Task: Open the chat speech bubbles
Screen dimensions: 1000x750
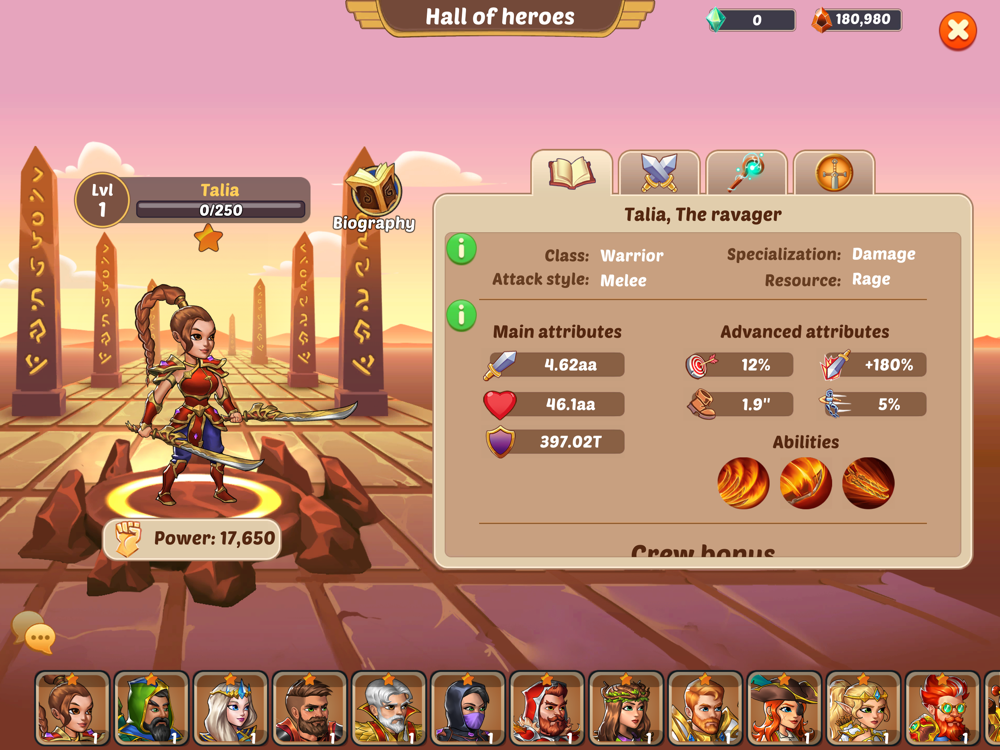Action: click(x=33, y=633)
